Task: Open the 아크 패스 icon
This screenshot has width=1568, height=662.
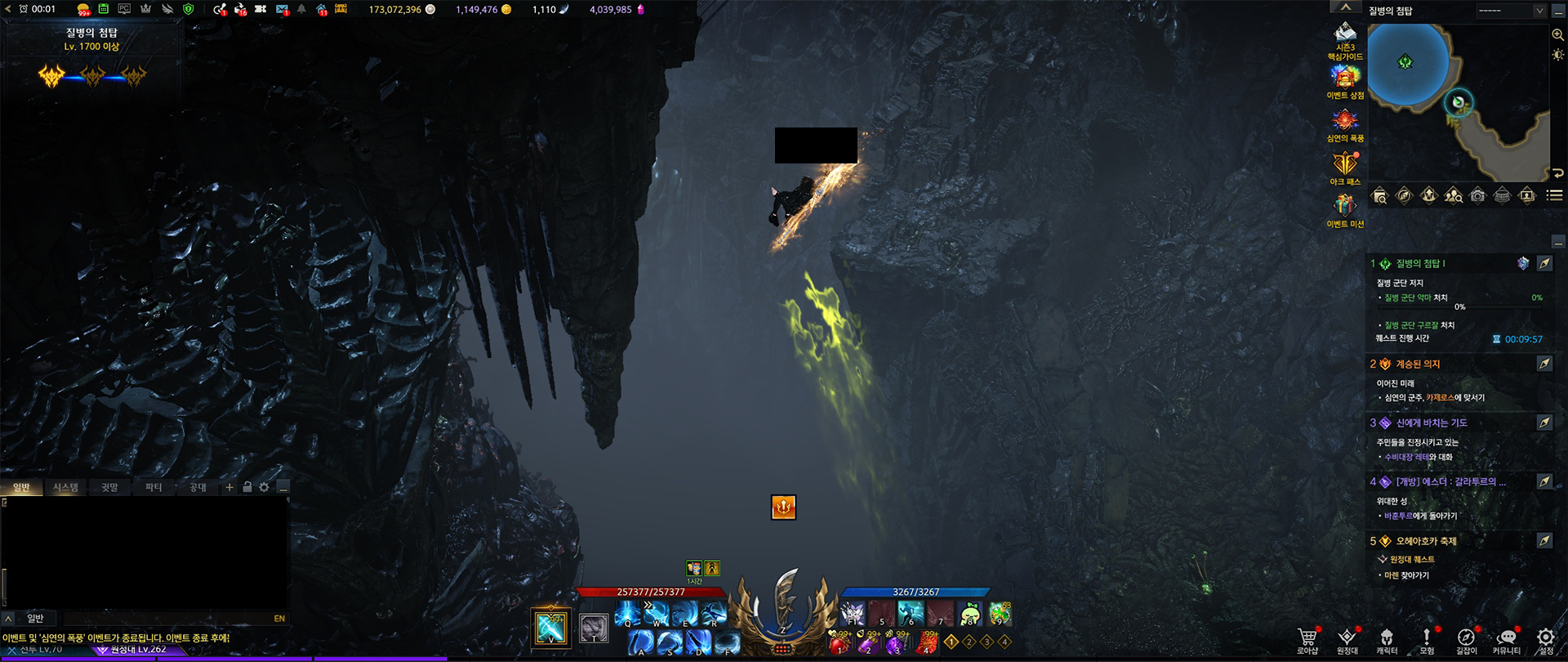Action: click(1345, 166)
